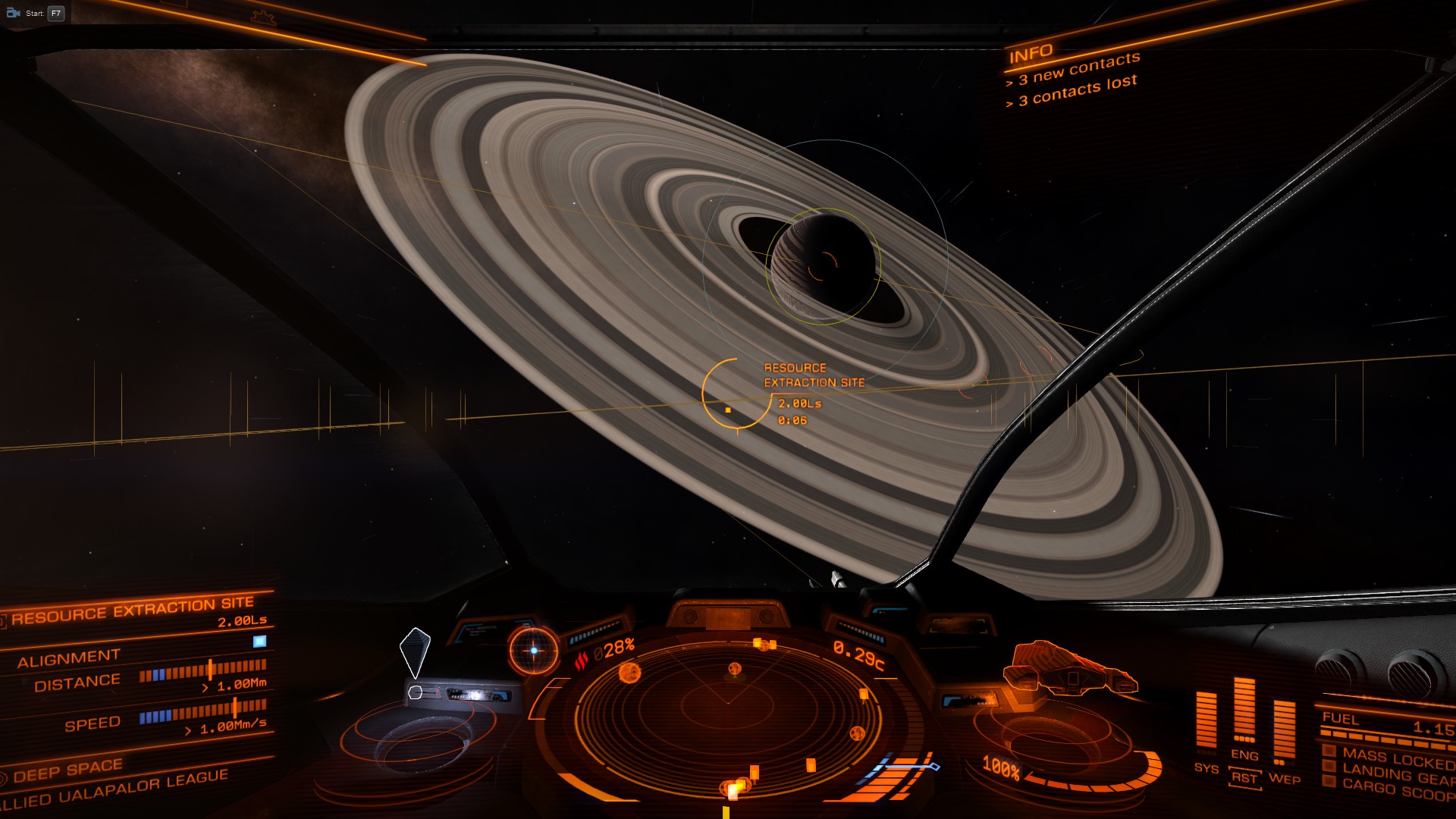Click the SYS power distributor column
The height and width of the screenshot is (819, 1456).
tap(1206, 720)
